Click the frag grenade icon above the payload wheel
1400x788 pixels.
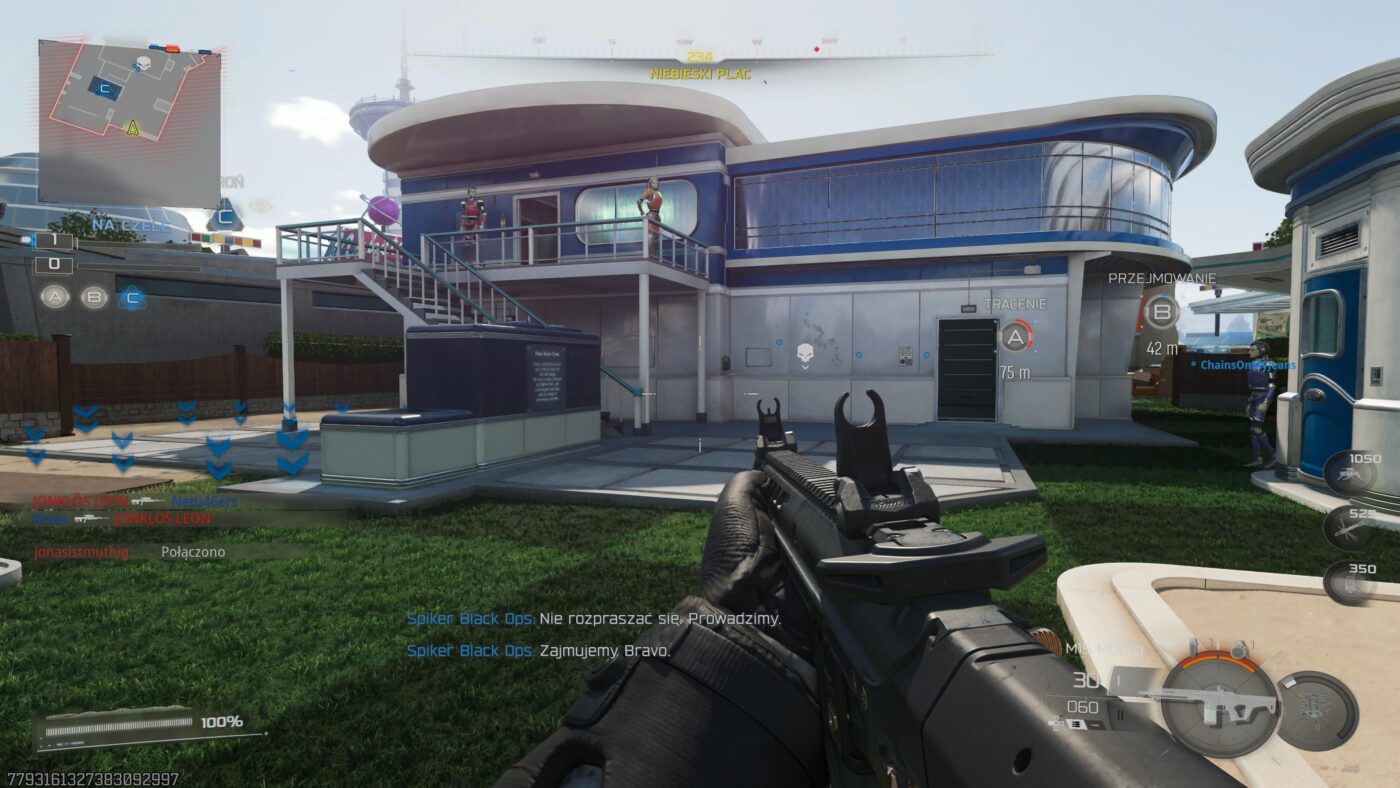1239,648
